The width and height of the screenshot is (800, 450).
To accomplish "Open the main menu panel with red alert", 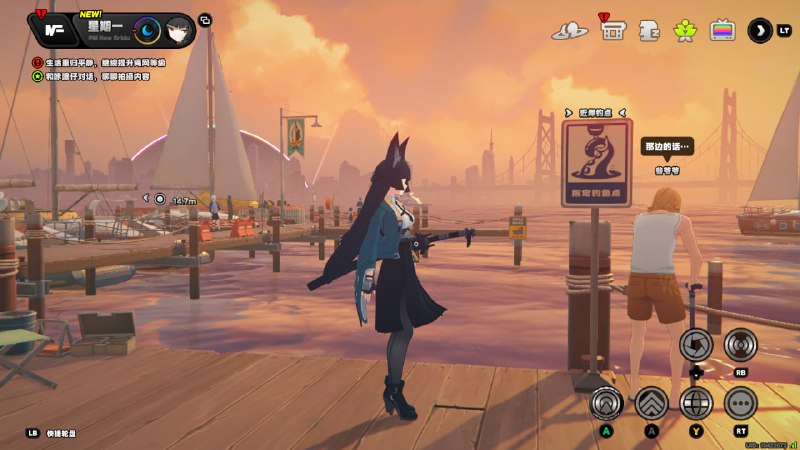I will coord(53,30).
